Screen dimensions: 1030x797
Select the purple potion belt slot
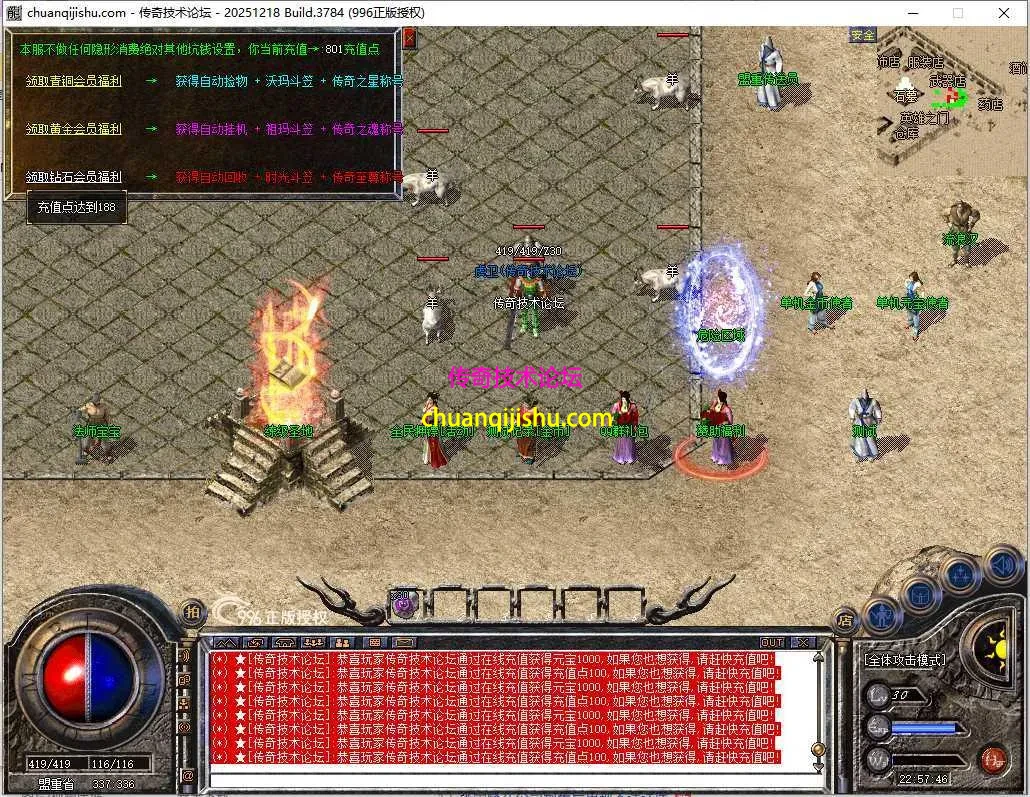click(x=403, y=602)
